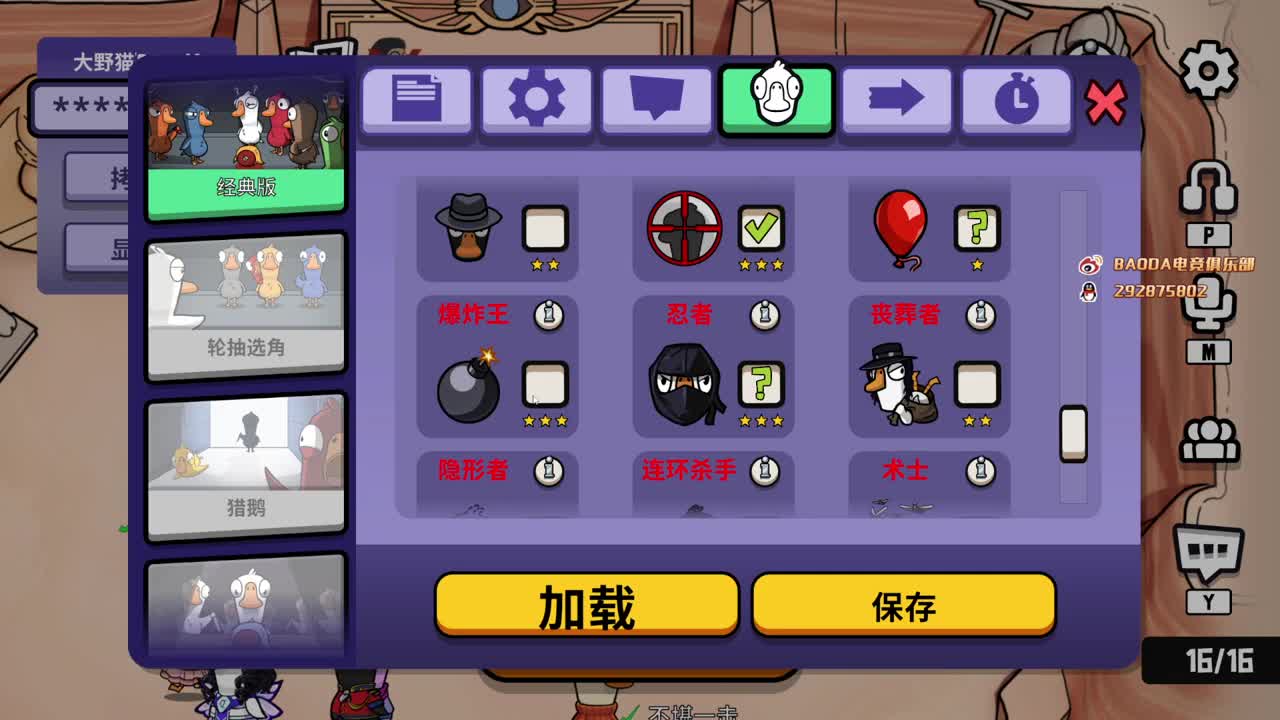Click the headphones audio icon labeled P
This screenshot has width=1280, height=720.
[1209, 187]
